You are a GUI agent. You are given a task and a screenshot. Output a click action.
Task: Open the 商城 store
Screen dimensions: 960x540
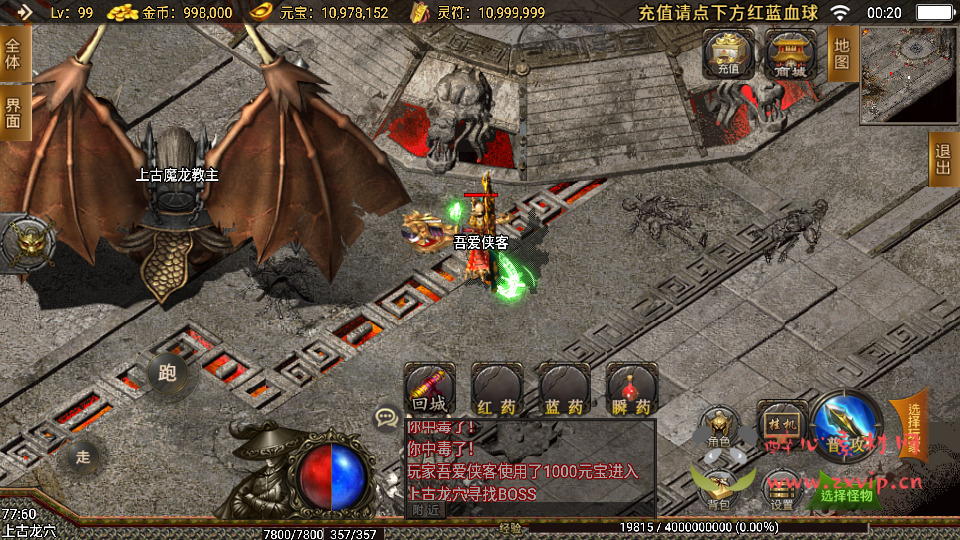point(790,52)
